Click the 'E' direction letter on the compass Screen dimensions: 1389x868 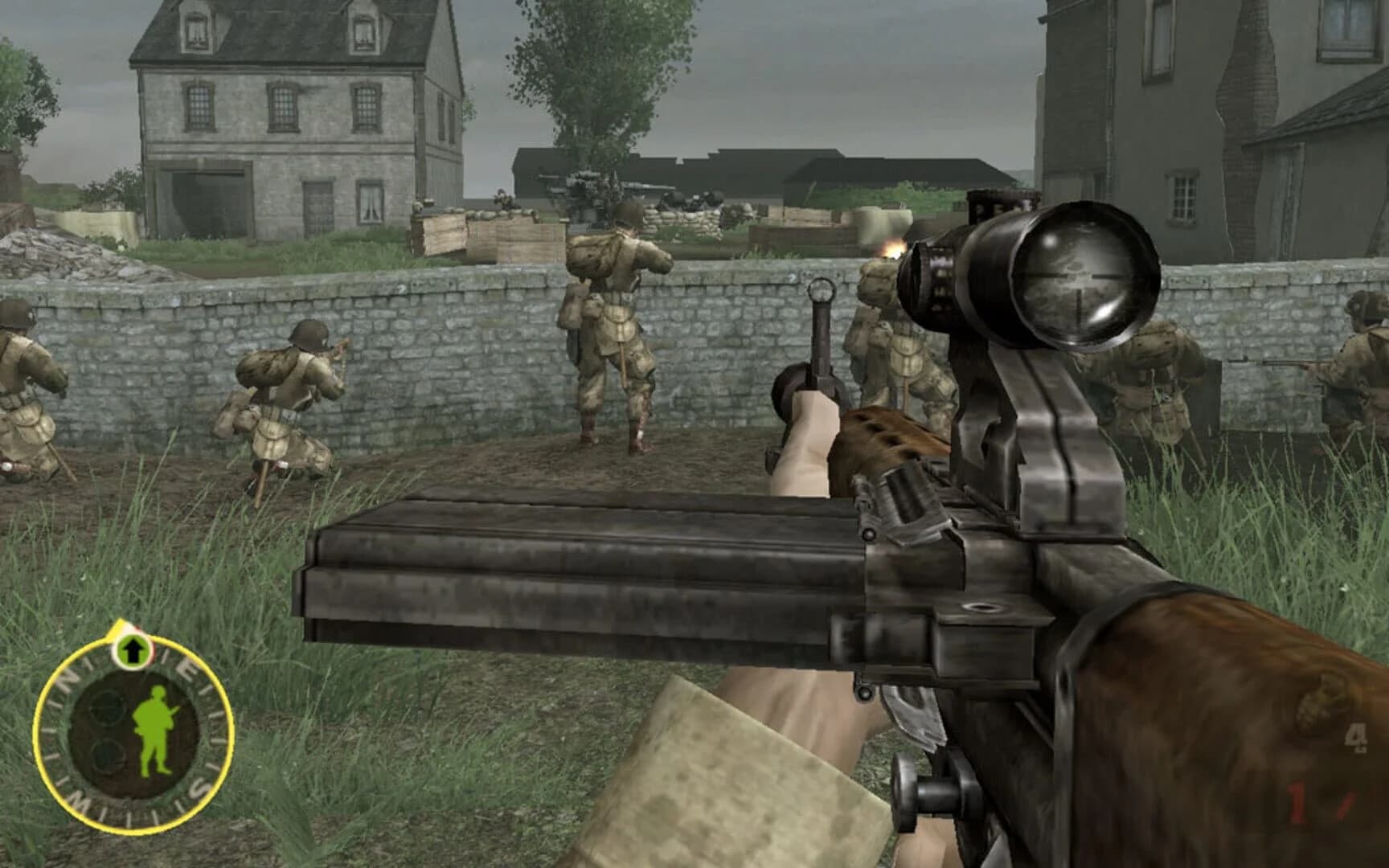coord(184,667)
